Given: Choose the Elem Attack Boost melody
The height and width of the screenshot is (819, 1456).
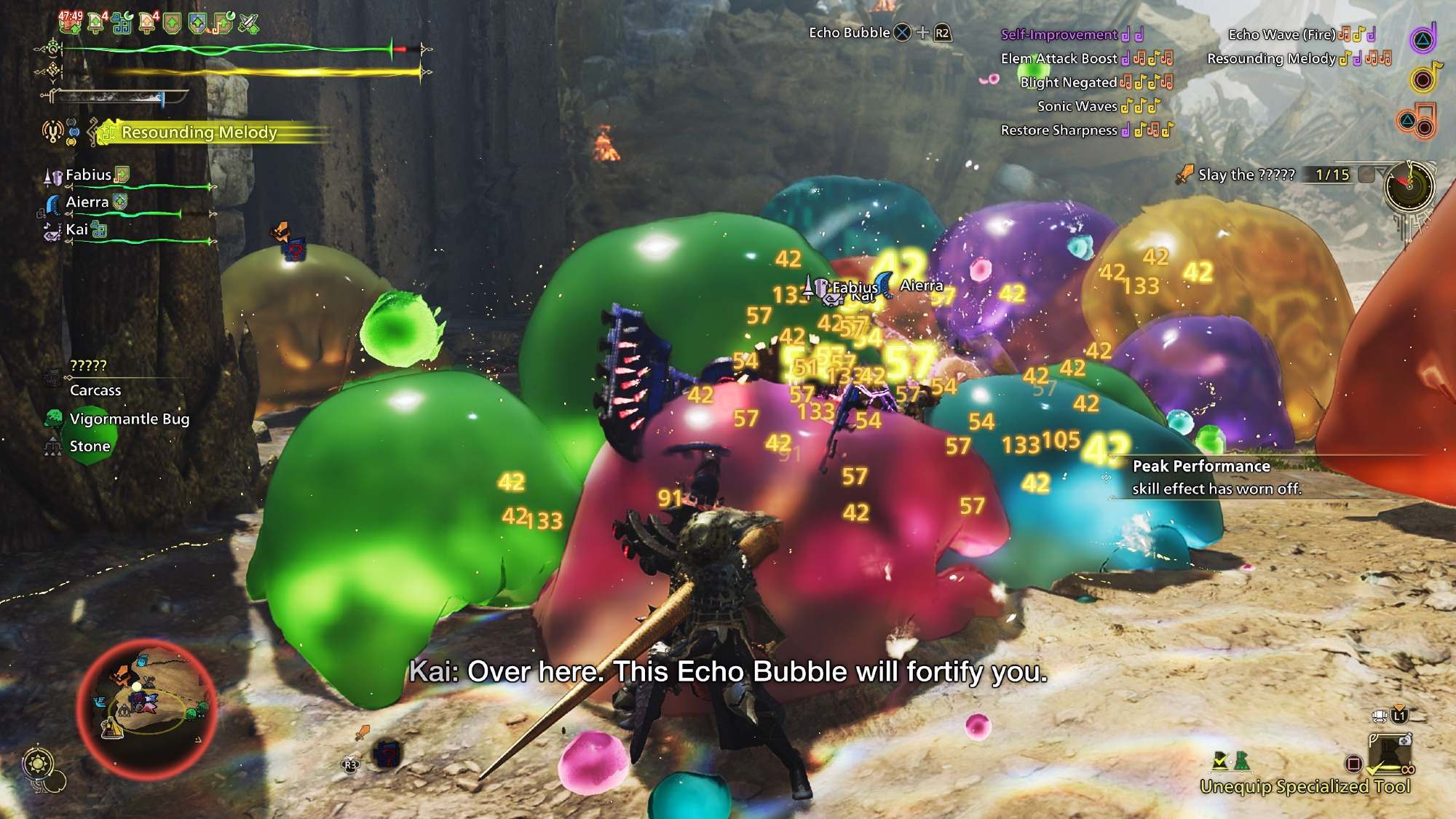Looking at the screenshot, I should (x=1059, y=58).
